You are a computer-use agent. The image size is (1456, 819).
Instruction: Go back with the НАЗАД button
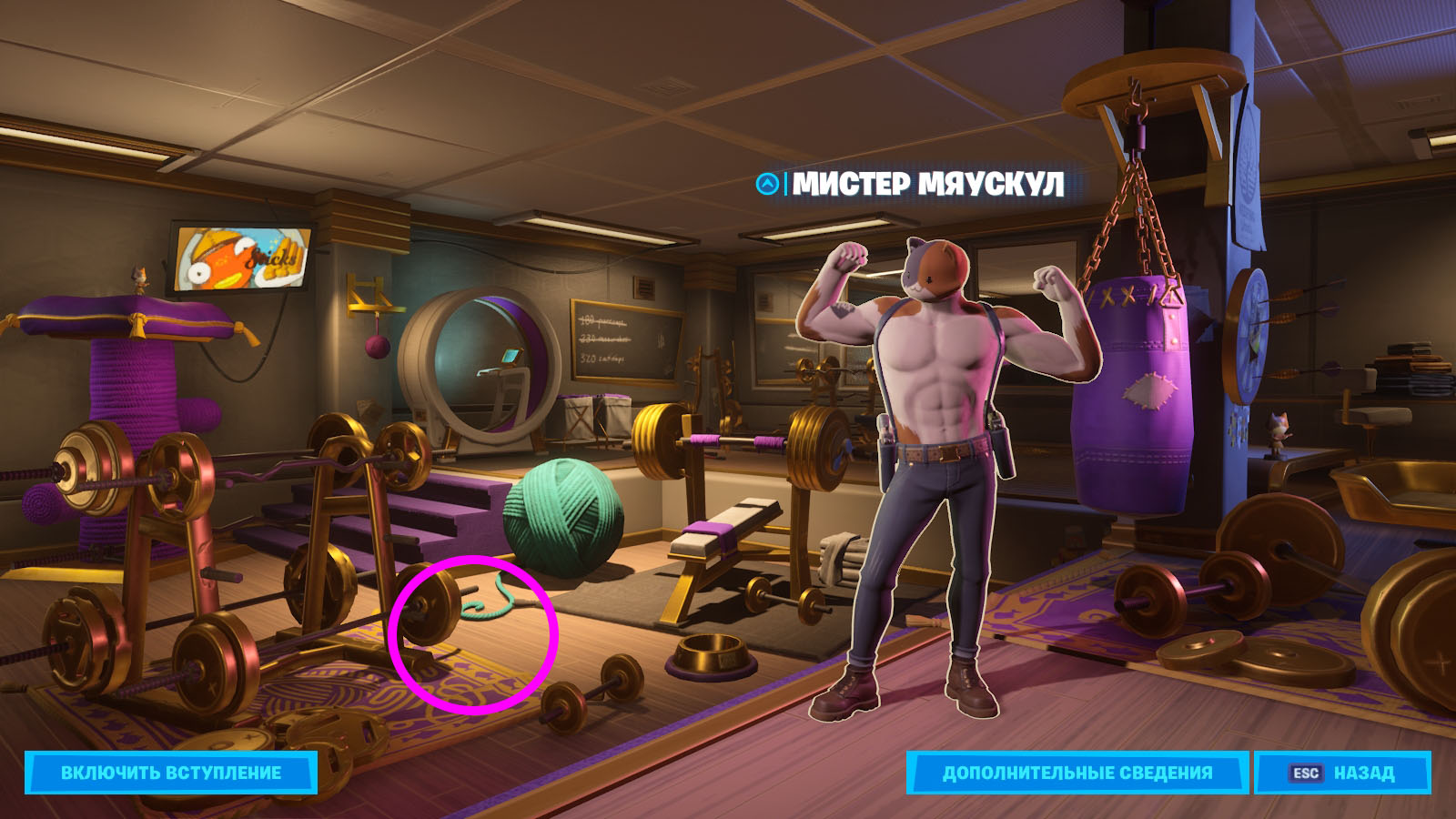click(x=1342, y=773)
